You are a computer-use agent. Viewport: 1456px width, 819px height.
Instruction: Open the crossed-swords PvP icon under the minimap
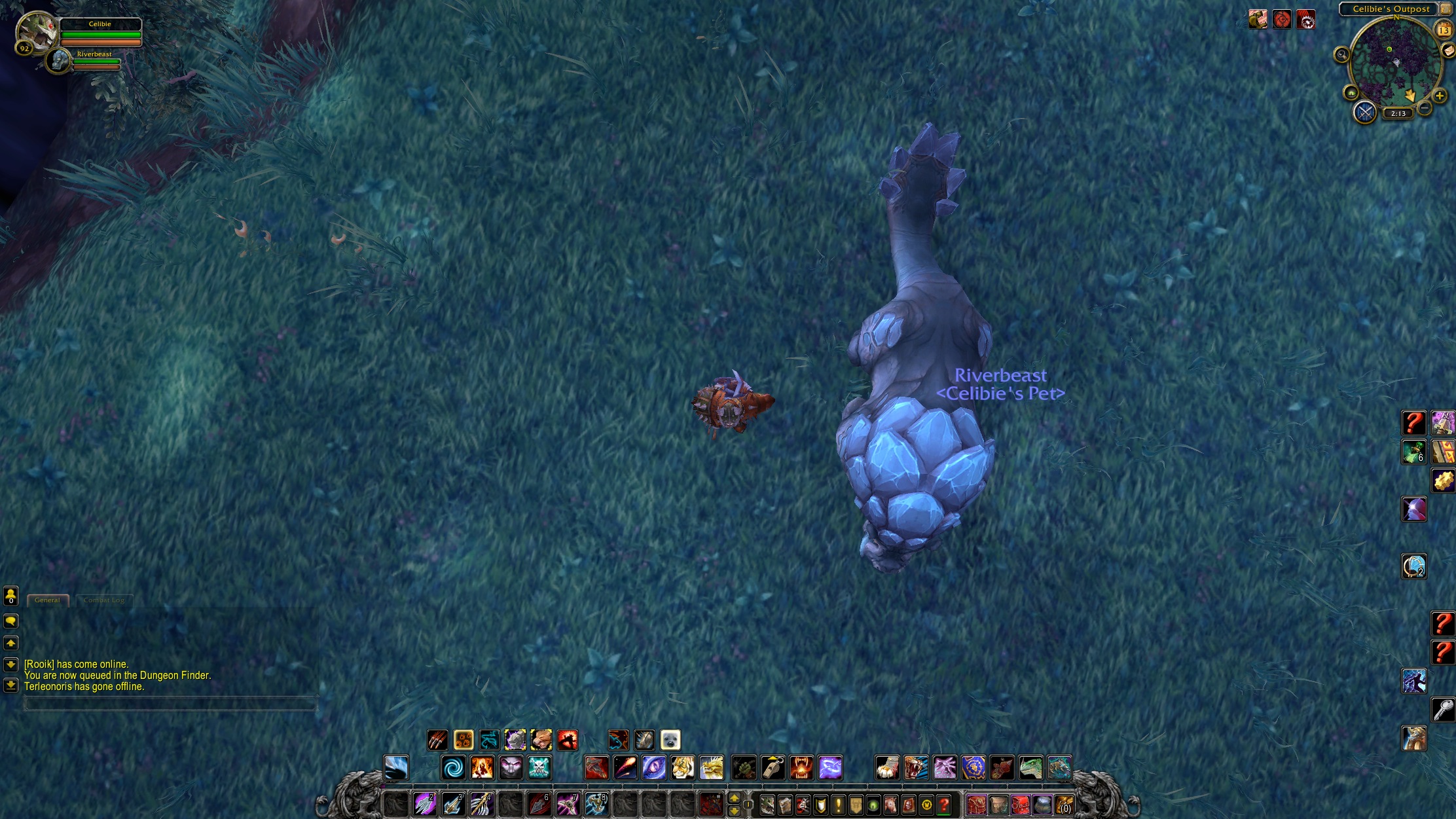tap(1364, 113)
